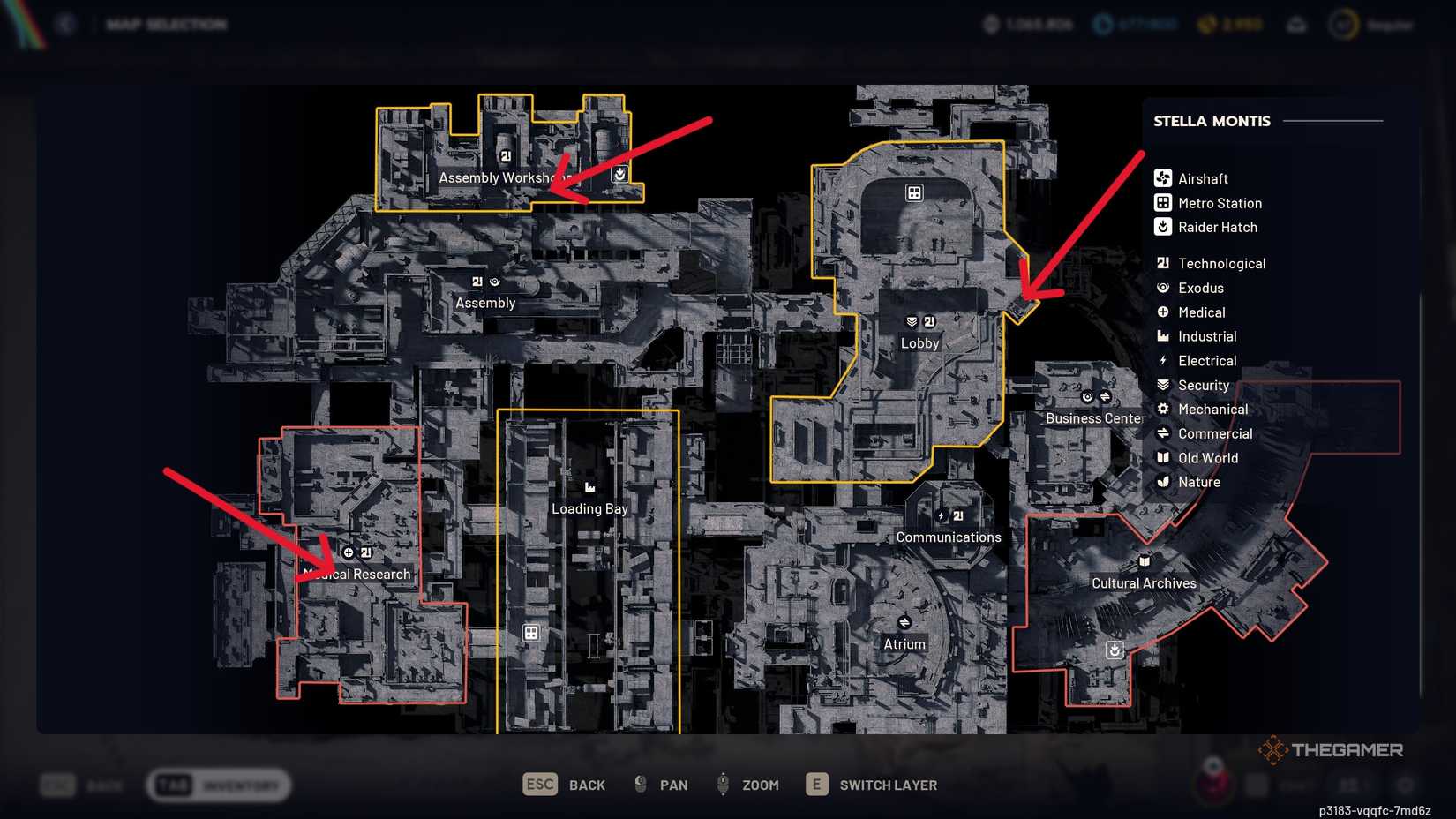The image size is (1456, 819).
Task: Click the Technological marker at the Lobby
Action: (930, 321)
